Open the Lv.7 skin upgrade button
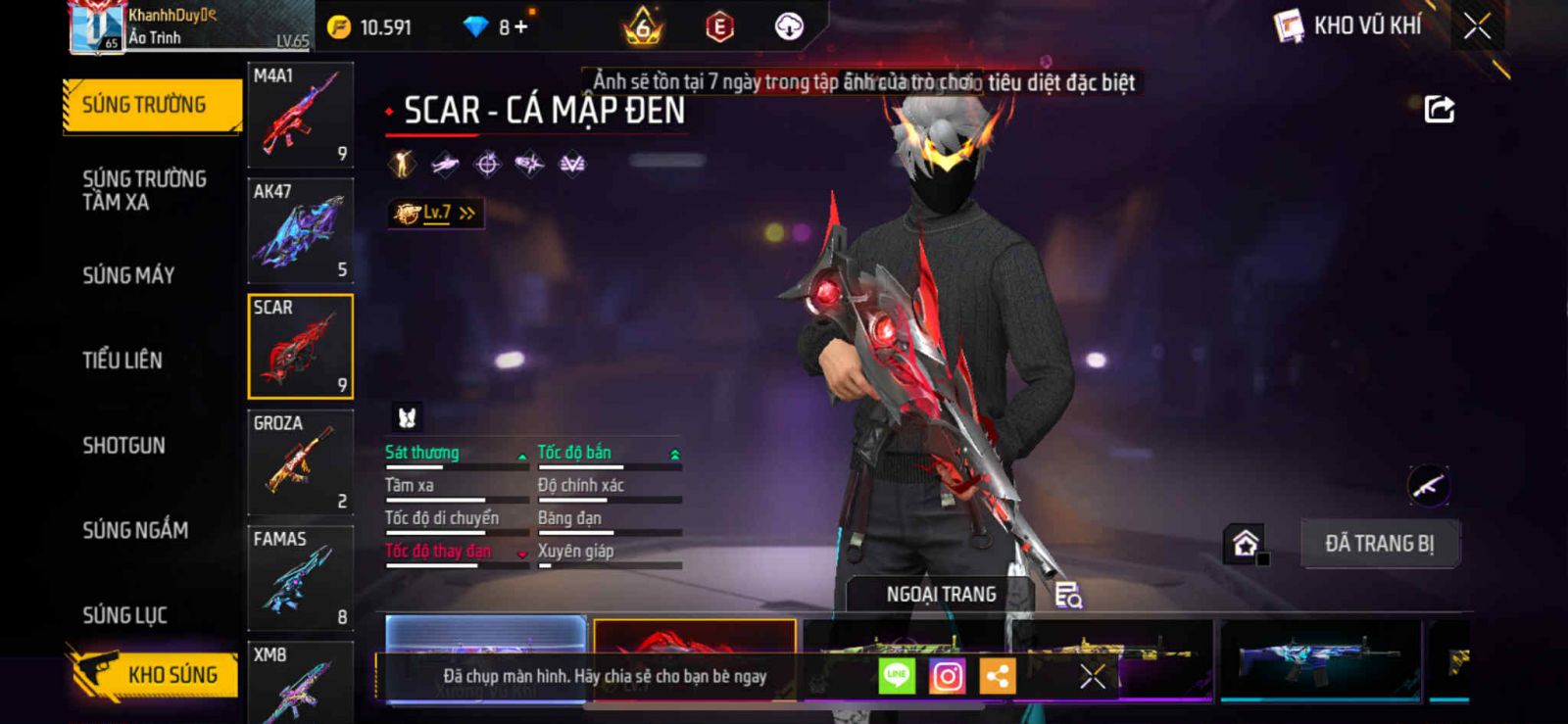This screenshot has height=724, width=1568. pos(436,213)
